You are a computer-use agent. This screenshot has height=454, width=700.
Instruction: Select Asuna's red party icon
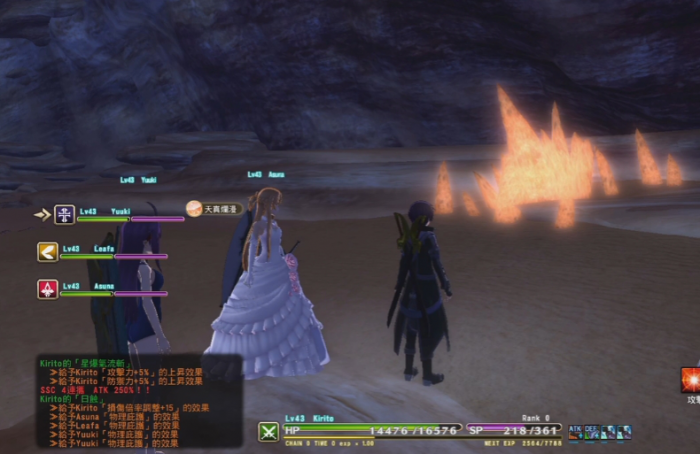click(x=47, y=289)
